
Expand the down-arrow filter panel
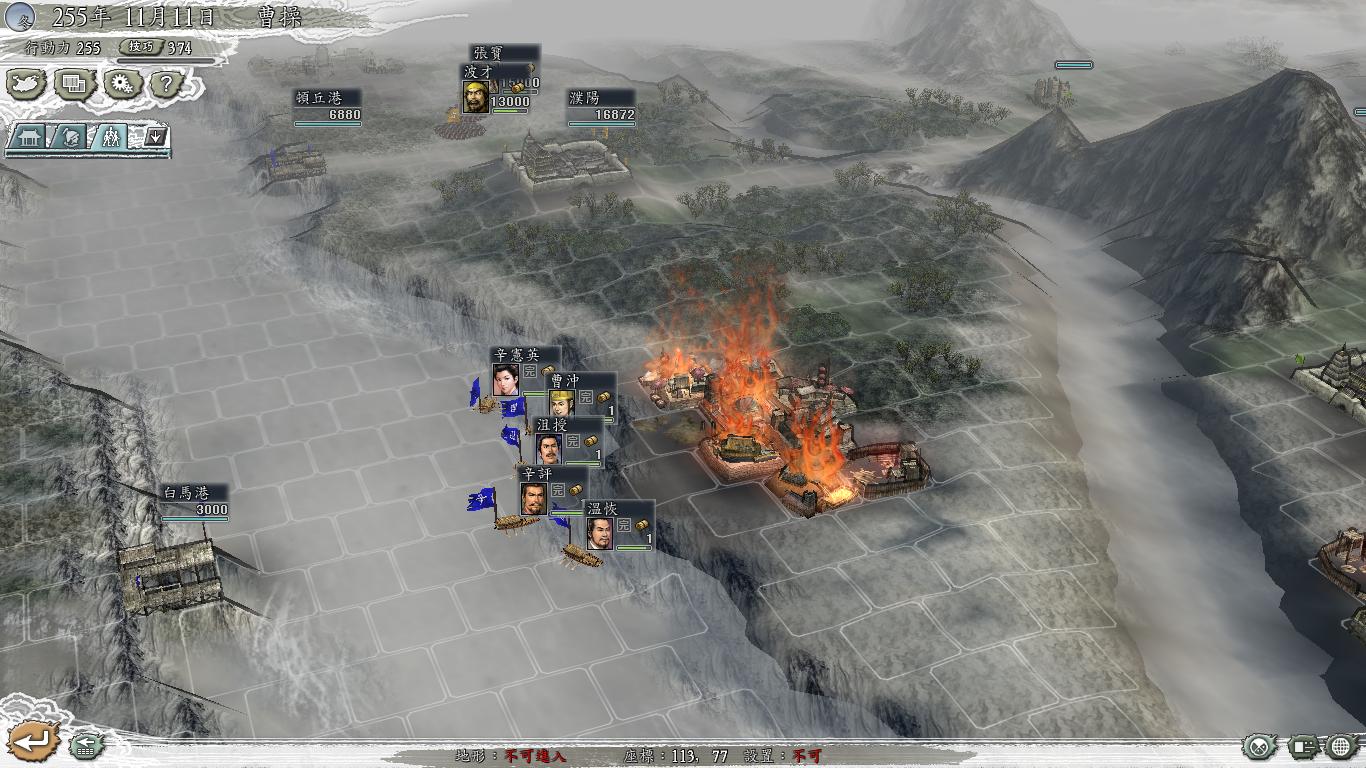[x=155, y=135]
